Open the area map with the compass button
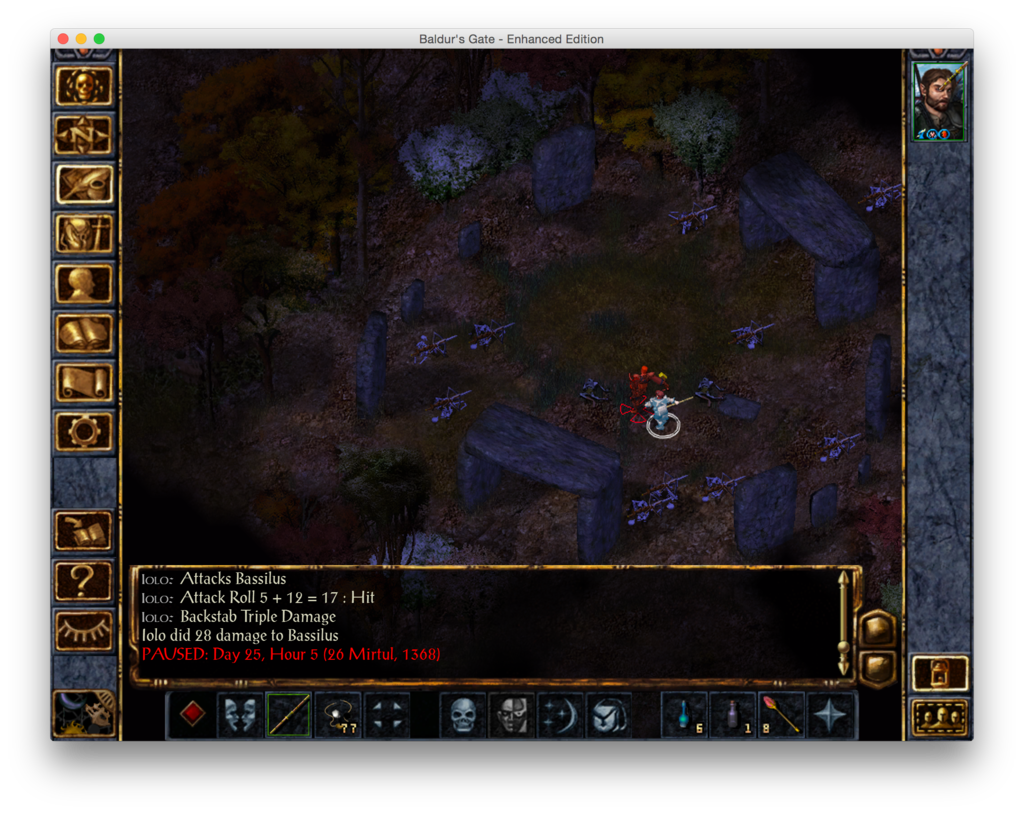 [84, 135]
